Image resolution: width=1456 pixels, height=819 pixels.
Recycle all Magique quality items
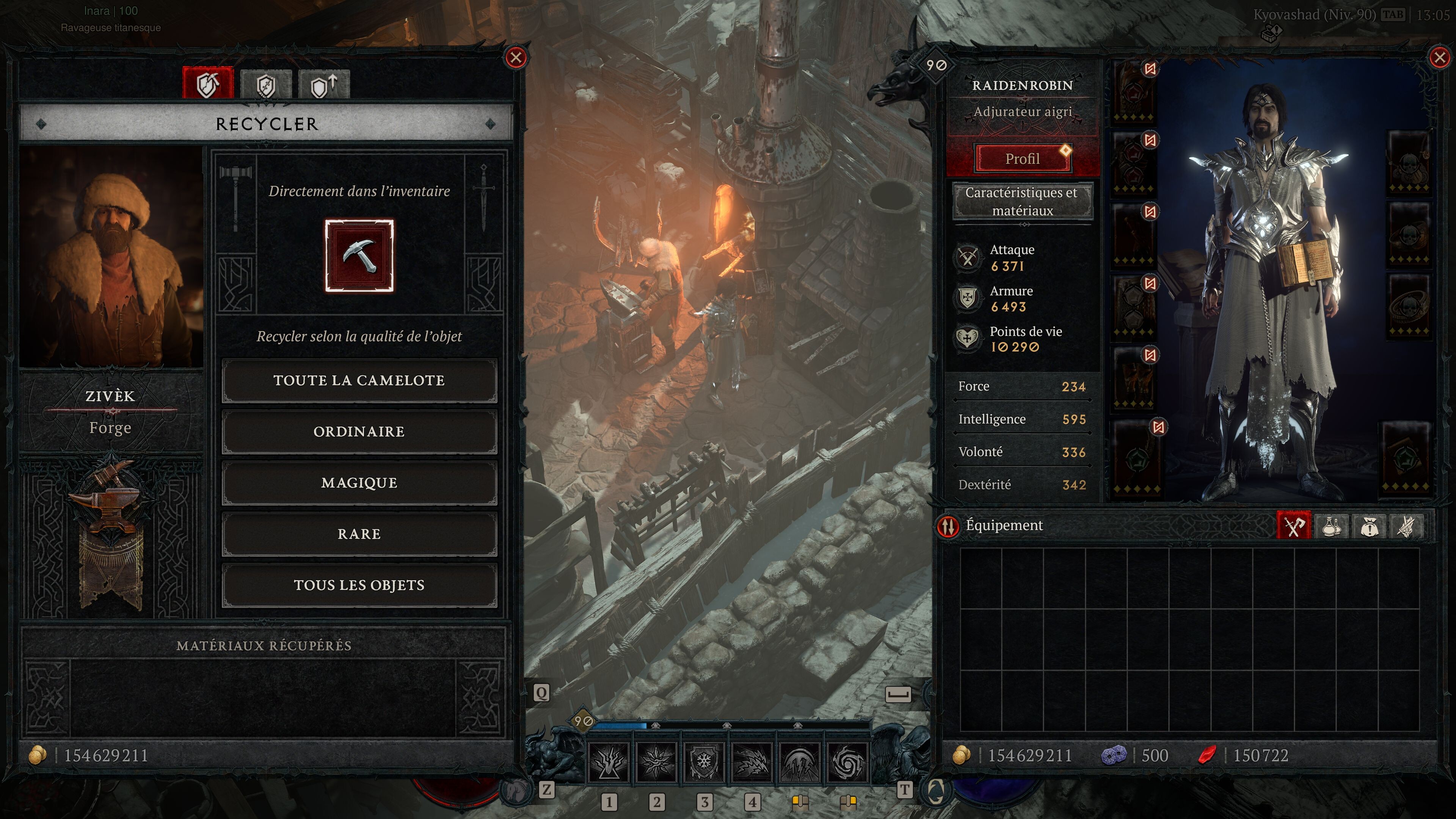point(359,483)
